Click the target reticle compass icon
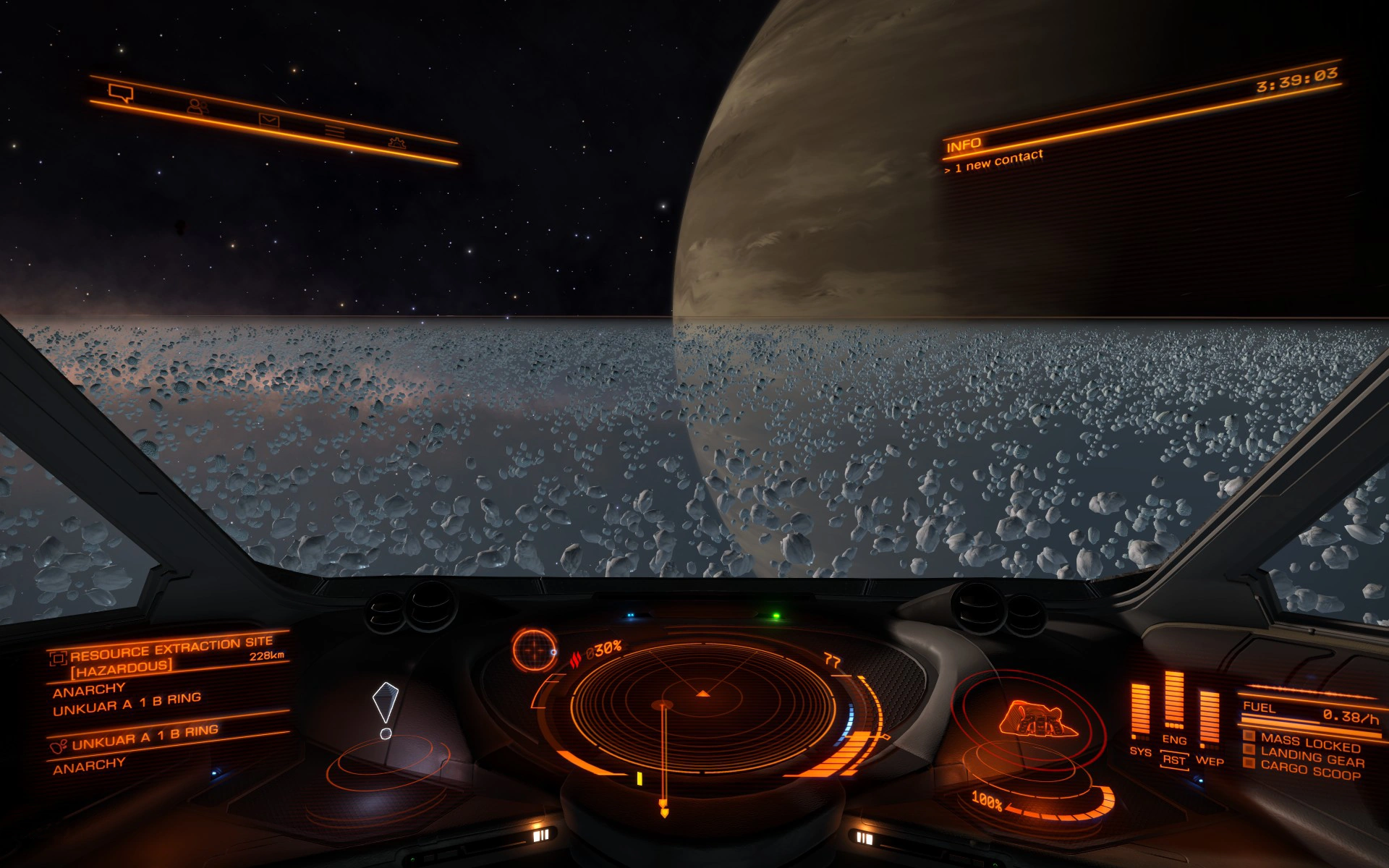 [x=535, y=649]
